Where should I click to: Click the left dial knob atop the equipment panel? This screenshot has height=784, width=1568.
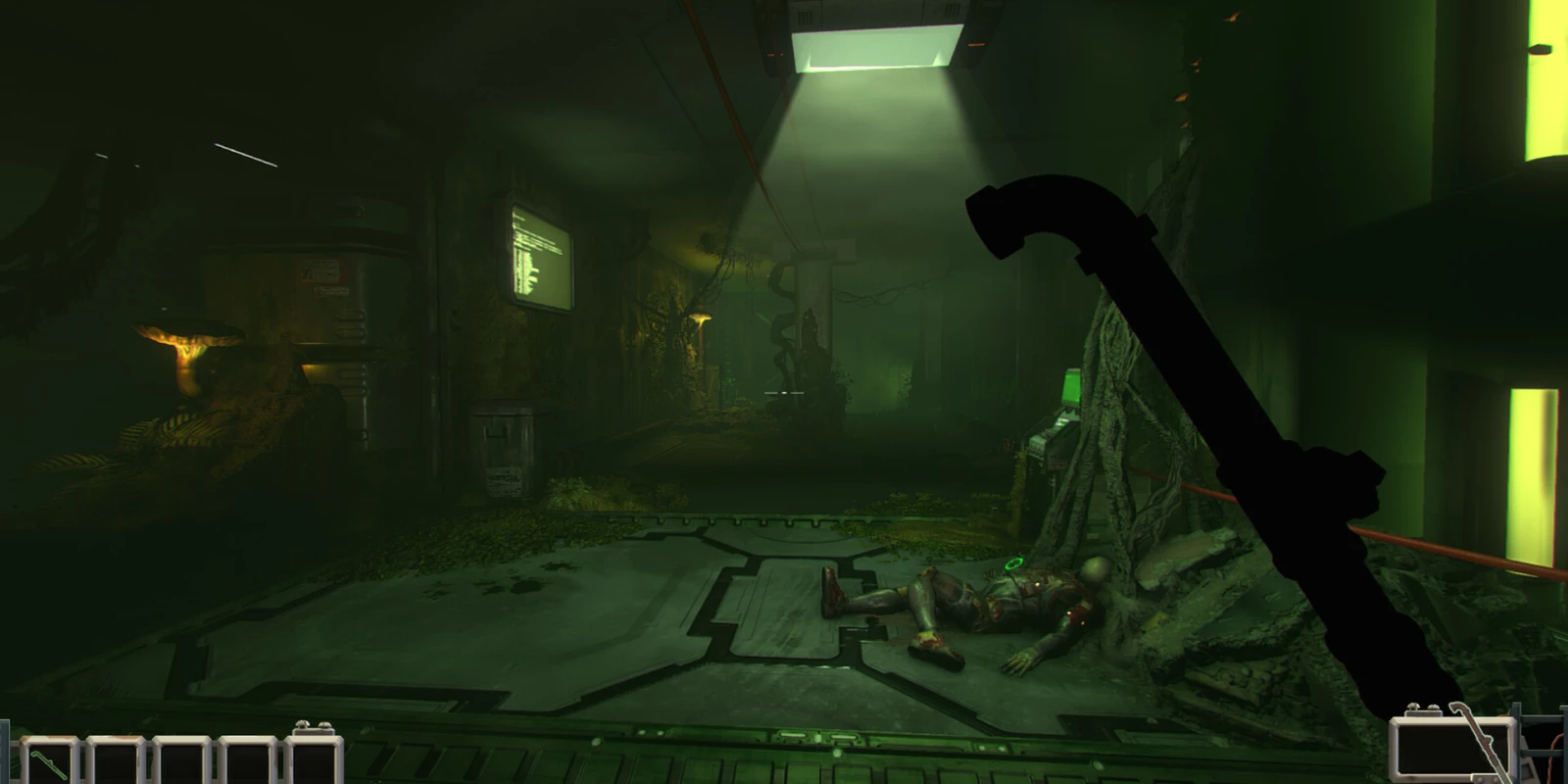pos(1413,708)
